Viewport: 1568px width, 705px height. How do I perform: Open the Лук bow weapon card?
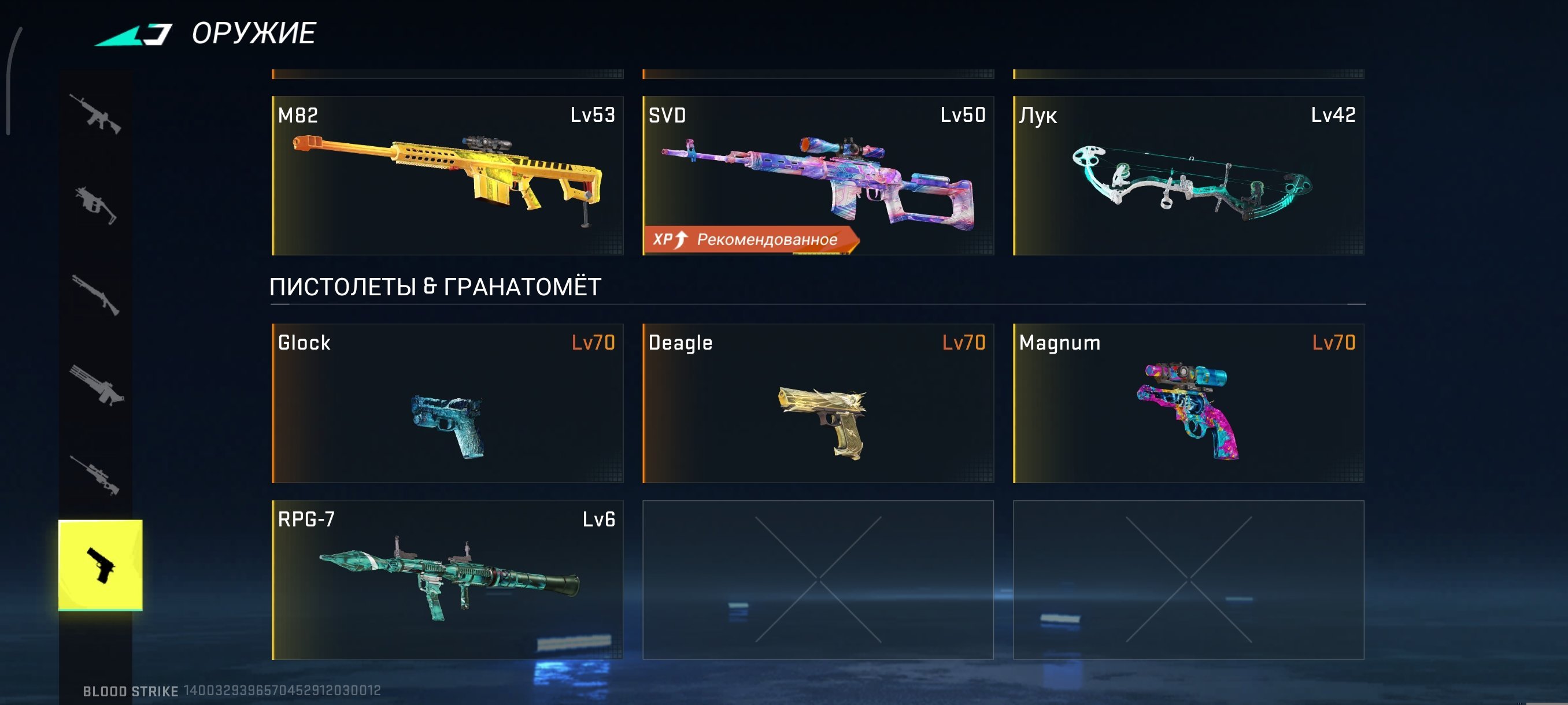click(1188, 175)
